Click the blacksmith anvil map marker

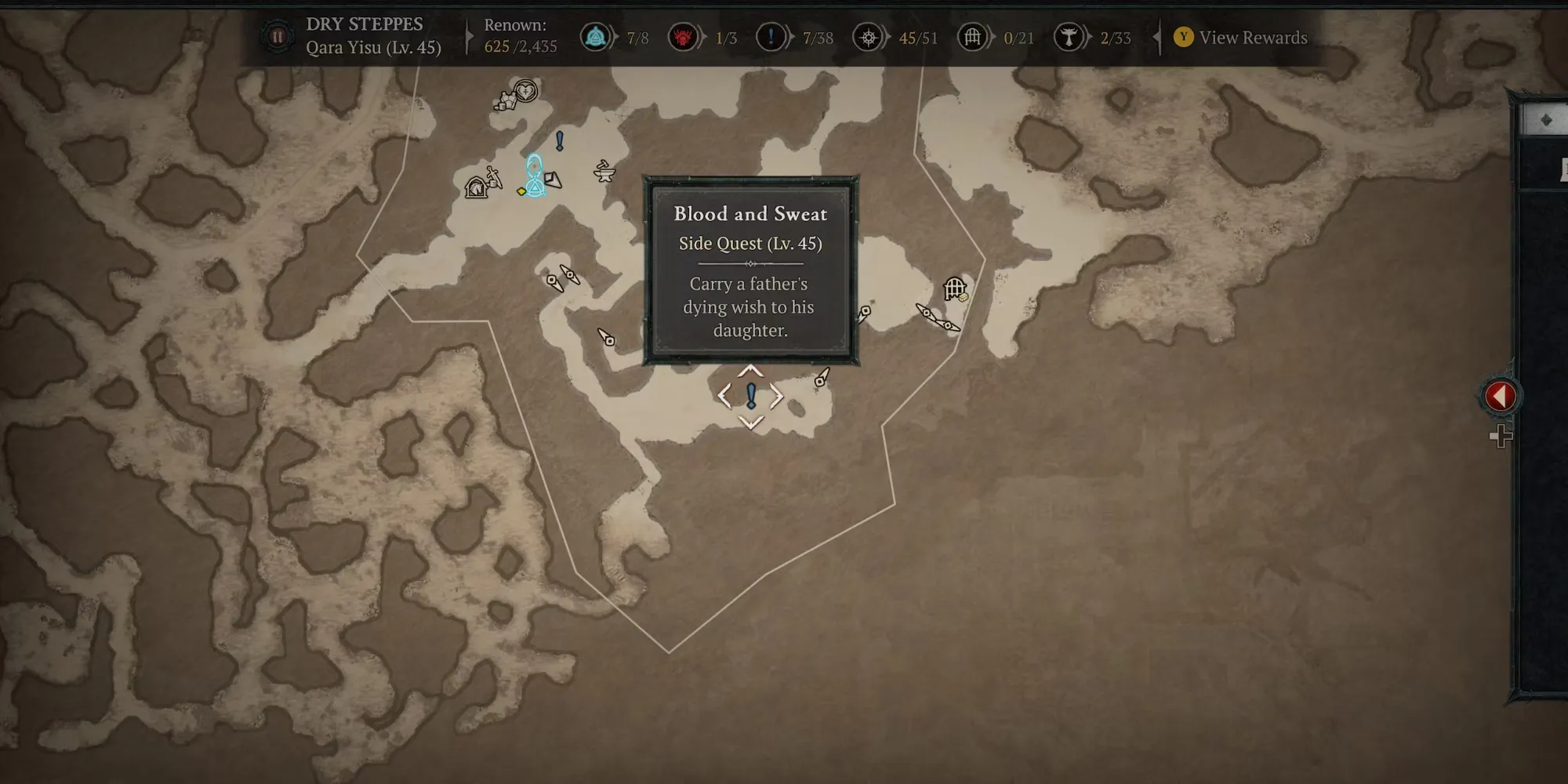coord(604,171)
